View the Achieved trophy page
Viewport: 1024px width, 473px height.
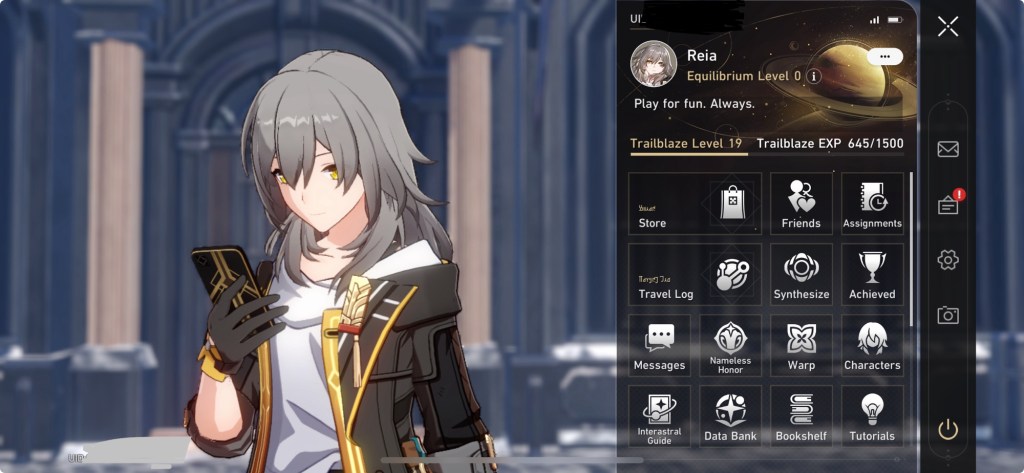click(x=872, y=274)
